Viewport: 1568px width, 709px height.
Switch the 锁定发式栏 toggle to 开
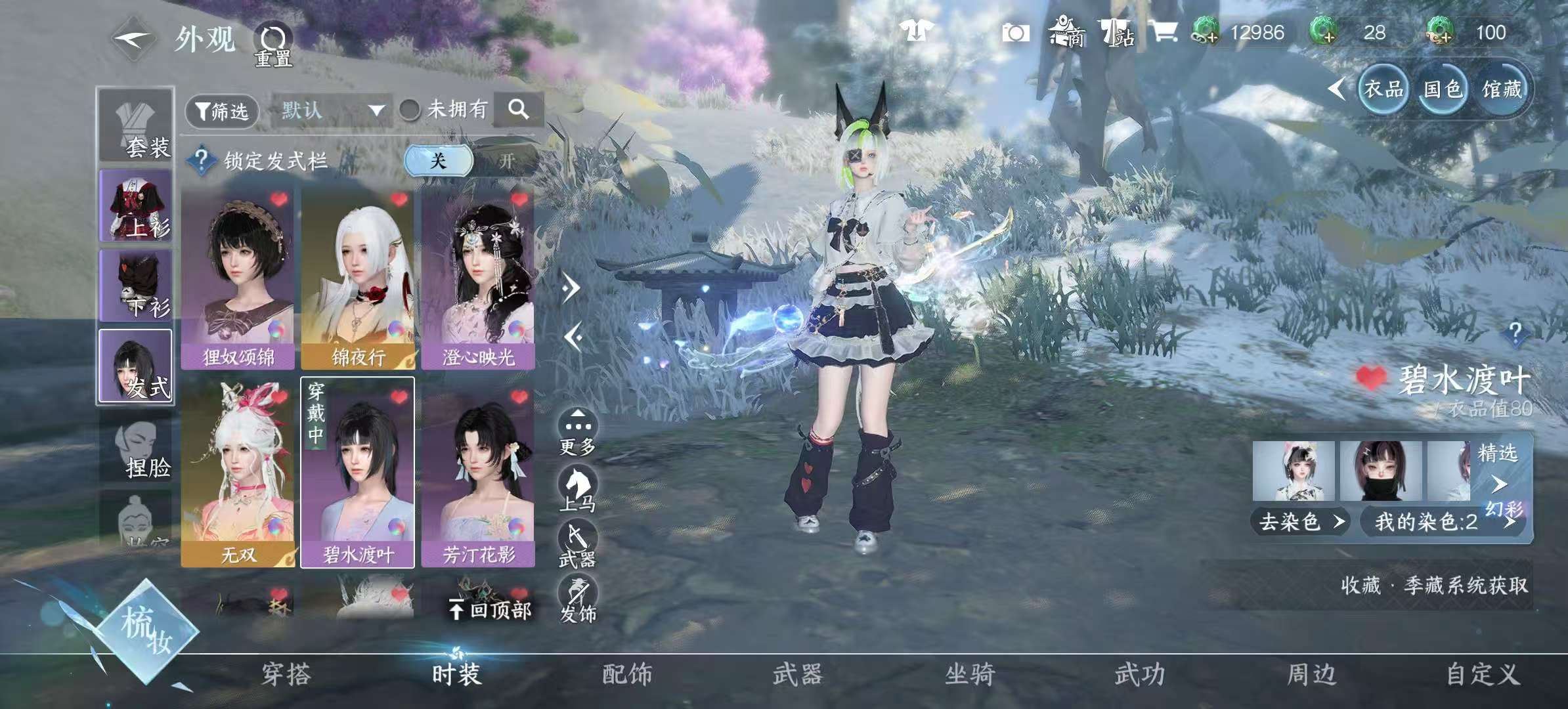pyautogui.click(x=509, y=160)
